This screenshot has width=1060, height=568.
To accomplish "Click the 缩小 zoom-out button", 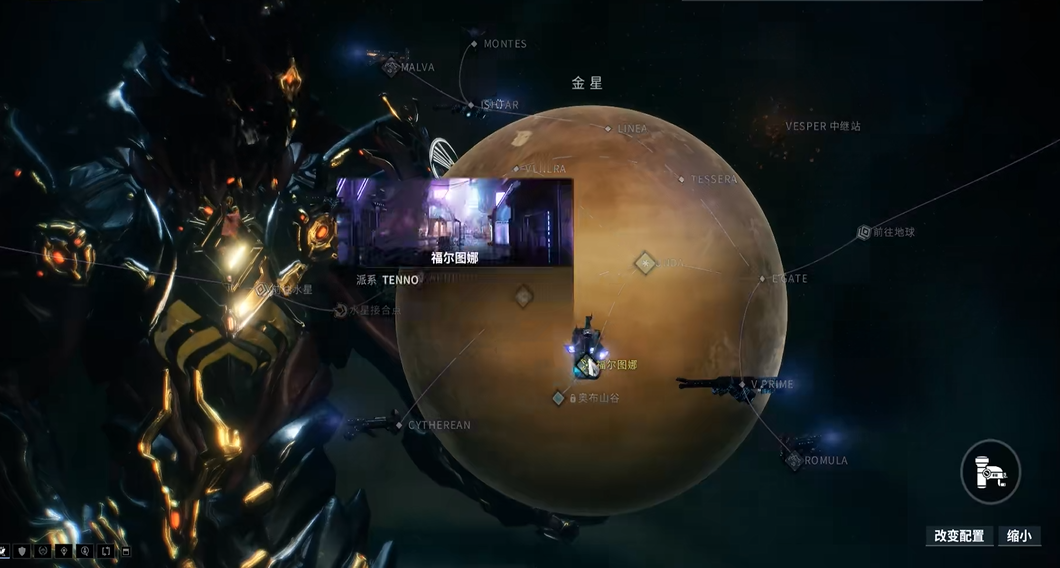I will point(1019,536).
